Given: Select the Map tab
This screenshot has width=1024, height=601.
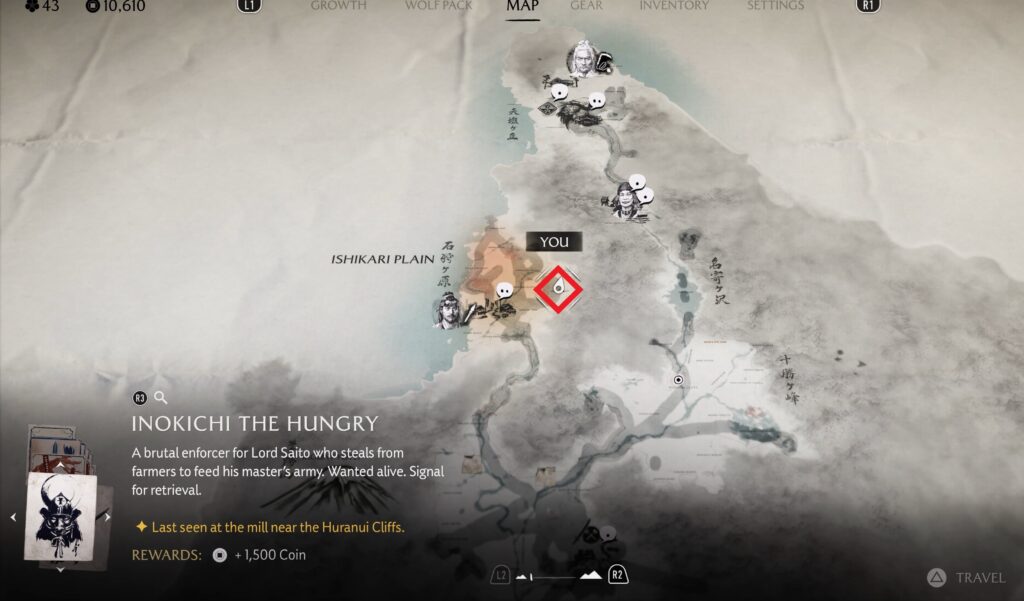Looking at the screenshot, I should [522, 6].
